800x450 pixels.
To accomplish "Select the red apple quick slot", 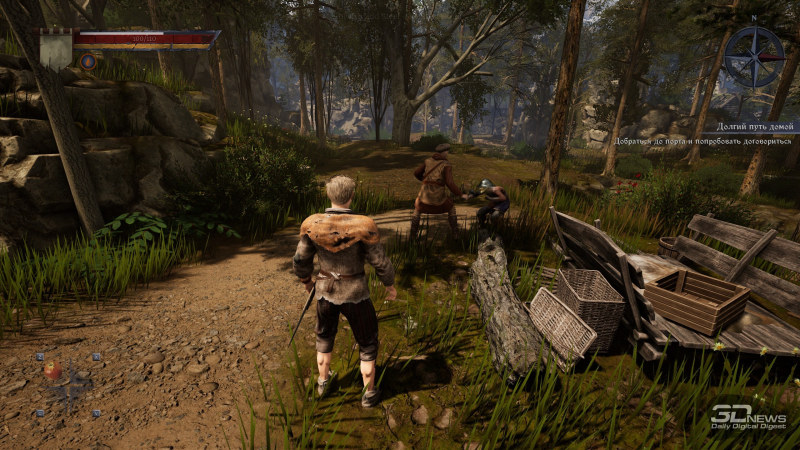I will click(52, 370).
